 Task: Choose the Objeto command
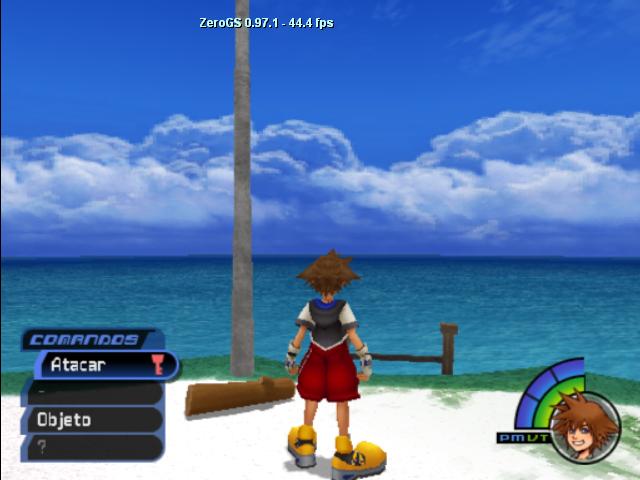click(x=93, y=420)
